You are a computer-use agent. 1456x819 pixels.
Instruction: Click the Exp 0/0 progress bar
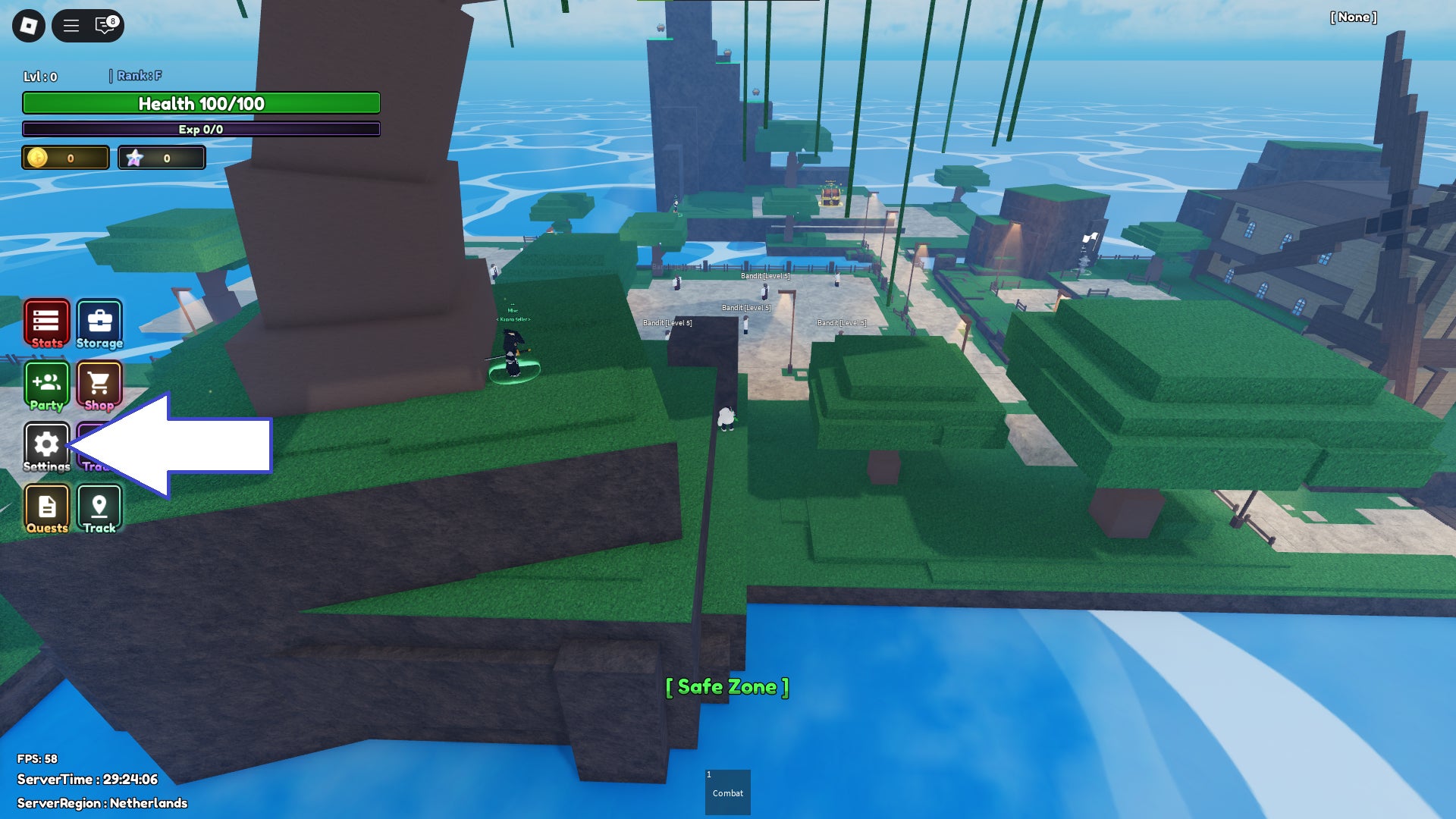click(200, 130)
